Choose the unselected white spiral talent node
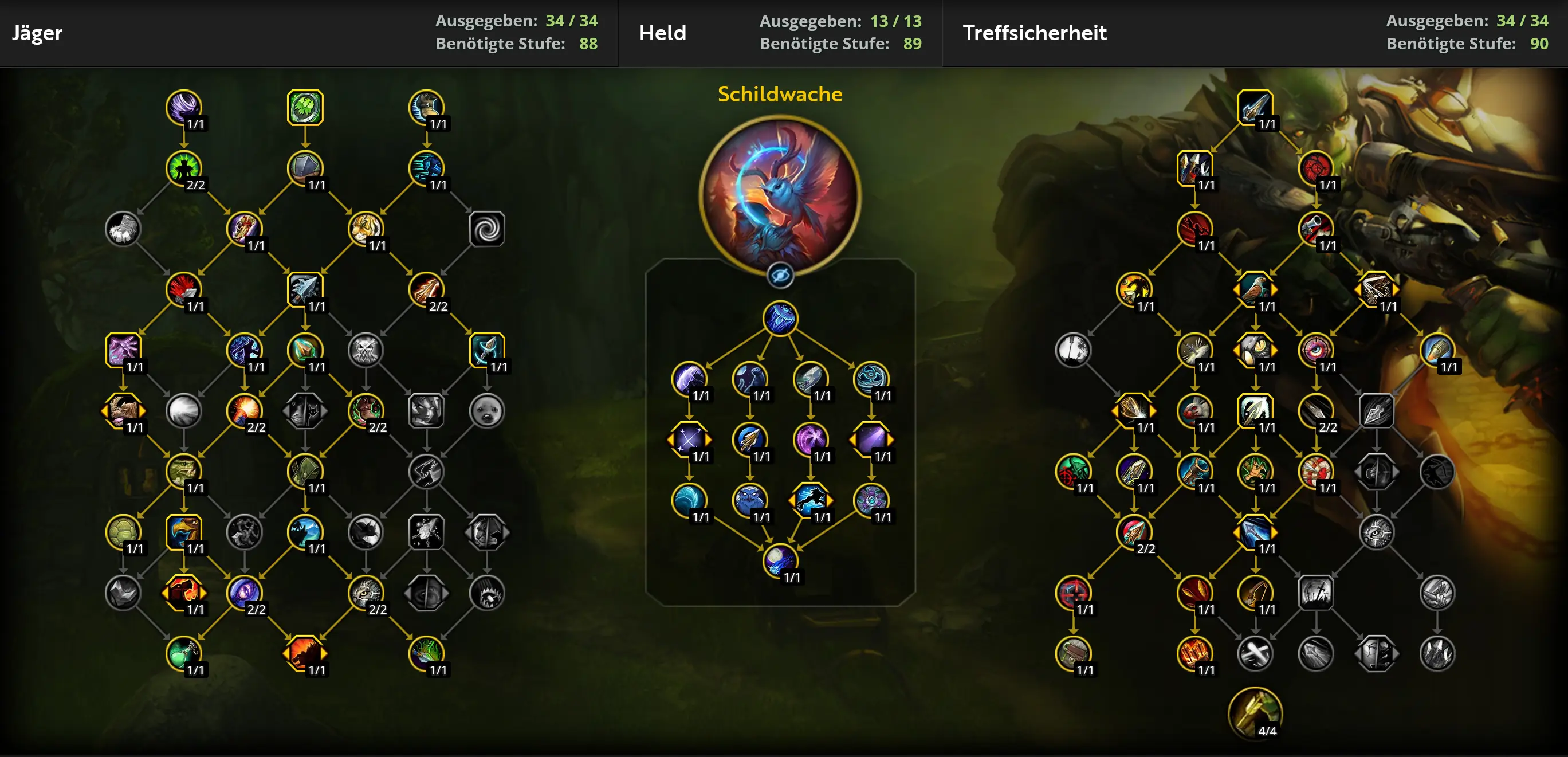The width and height of the screenshot is (1568, 757). 487,229
